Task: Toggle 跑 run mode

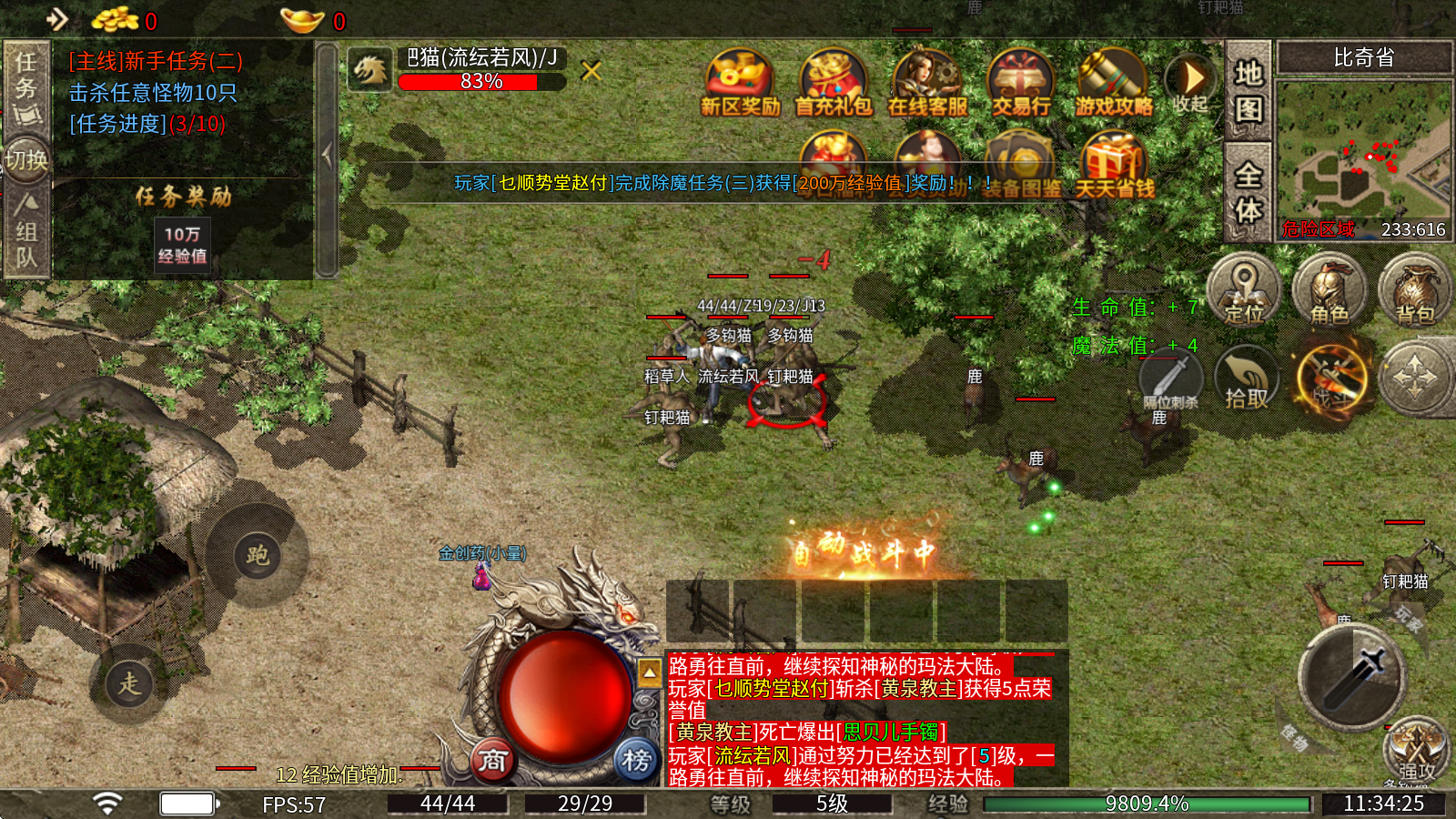Action: 257,554
